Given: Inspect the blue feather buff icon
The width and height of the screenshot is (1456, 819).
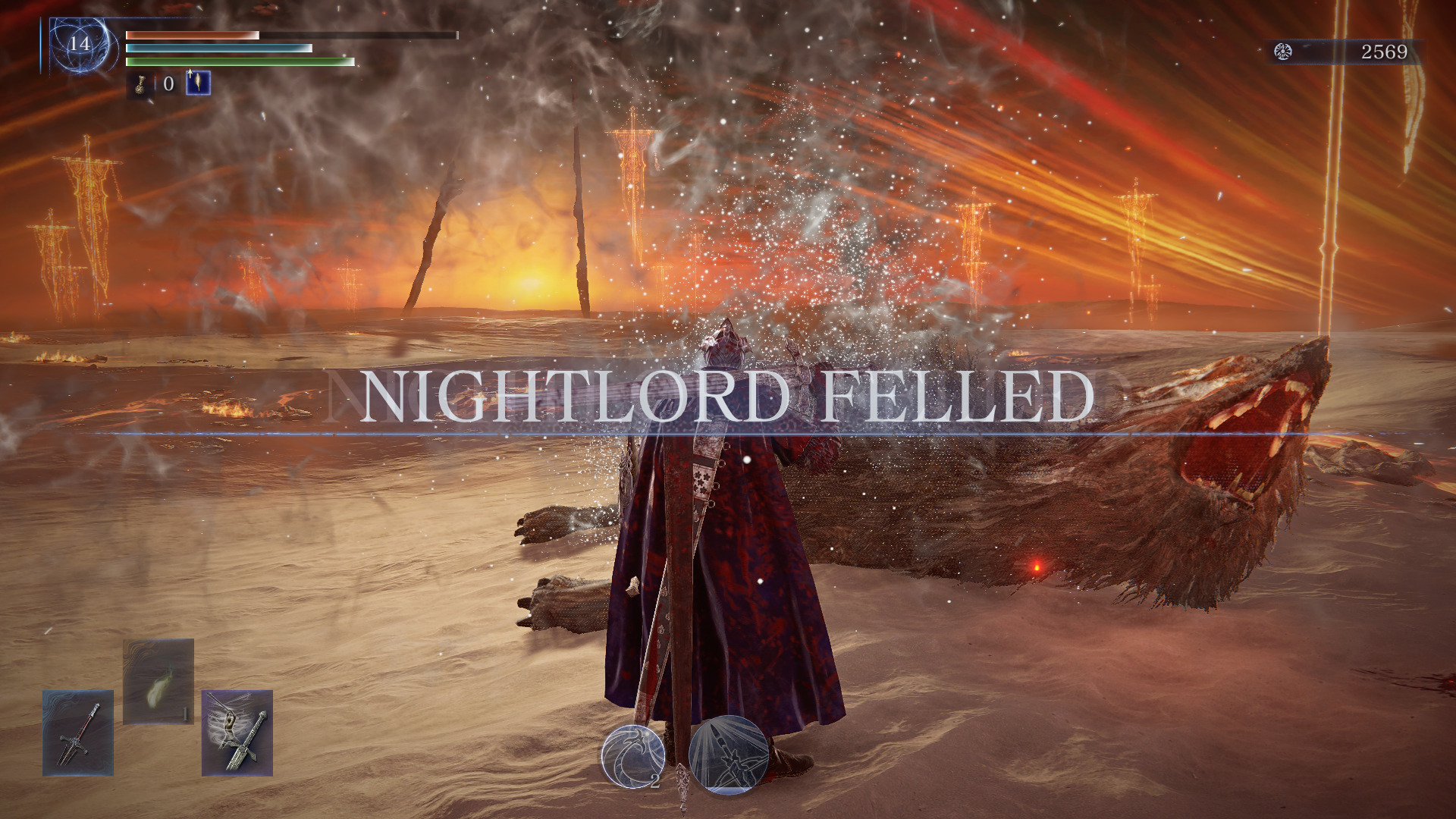Looking at the screenshot, I should (199, 83).
